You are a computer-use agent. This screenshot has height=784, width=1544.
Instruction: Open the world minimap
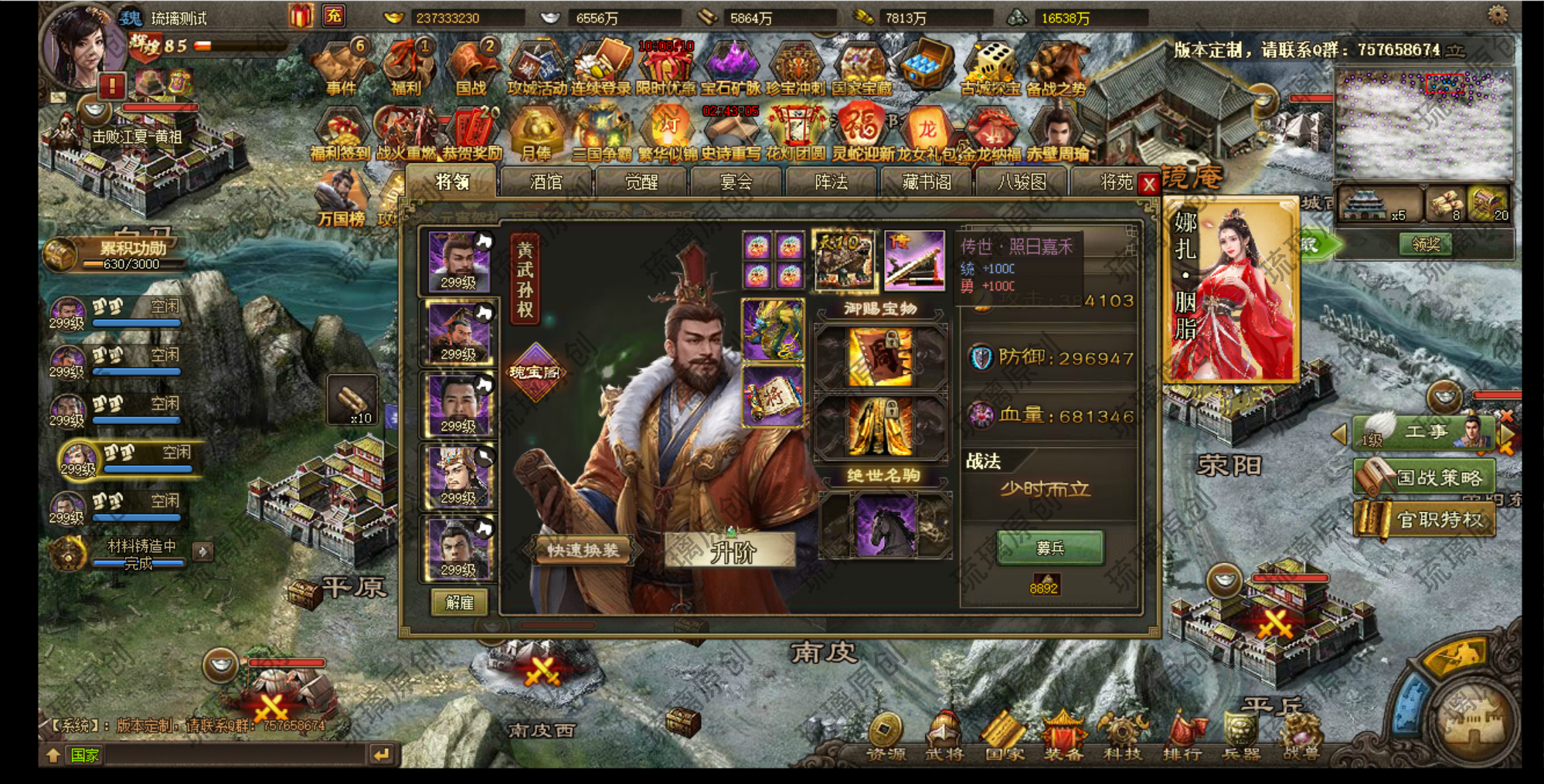1424,124
